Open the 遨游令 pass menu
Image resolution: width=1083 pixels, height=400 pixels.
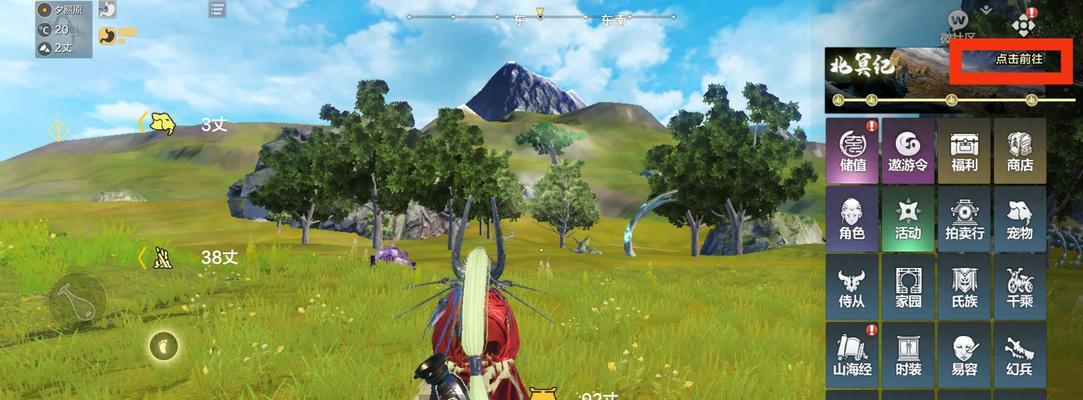tap(908, 151)
